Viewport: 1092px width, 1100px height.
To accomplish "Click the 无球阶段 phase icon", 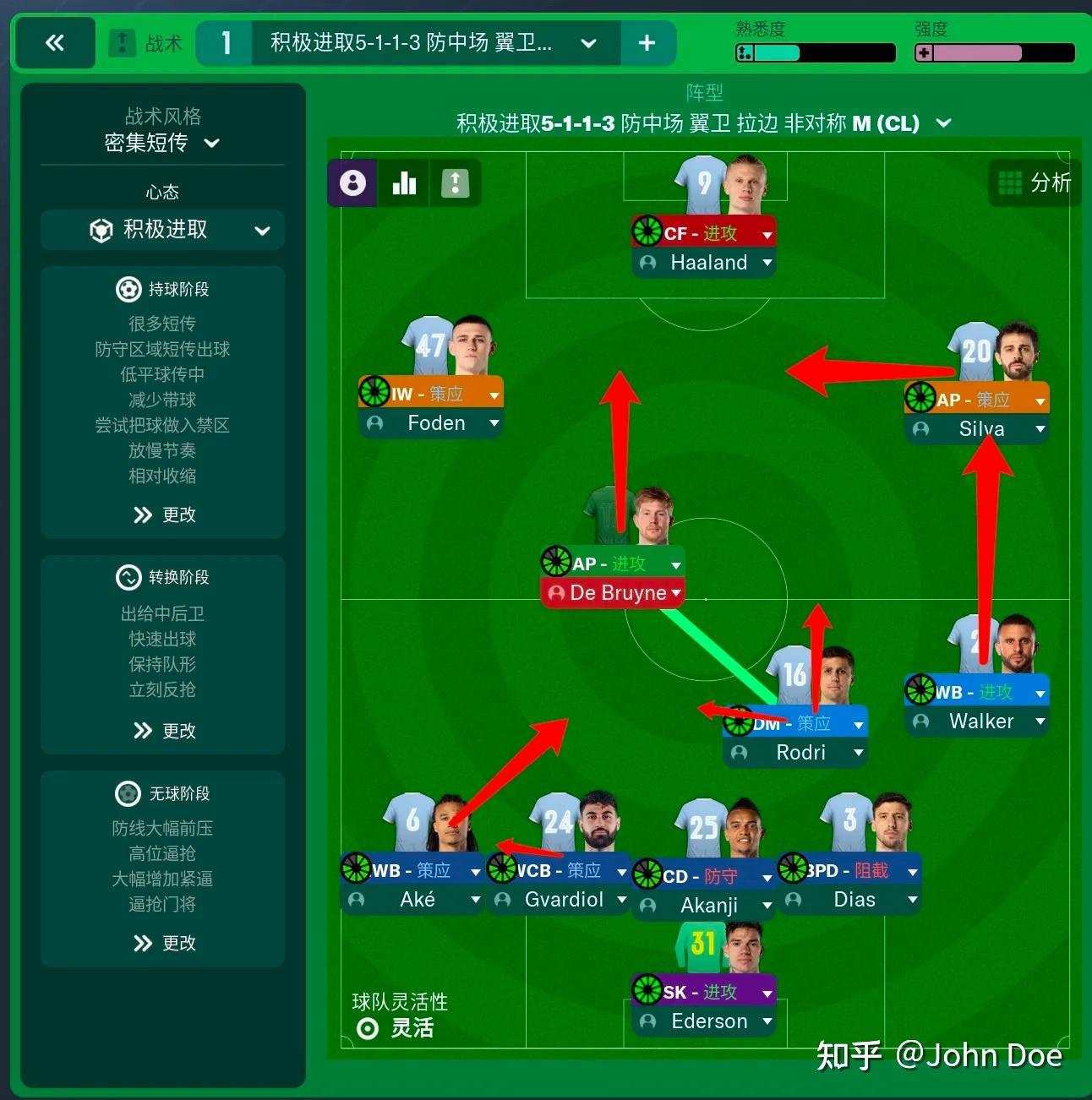I will (x=128, y=793).
